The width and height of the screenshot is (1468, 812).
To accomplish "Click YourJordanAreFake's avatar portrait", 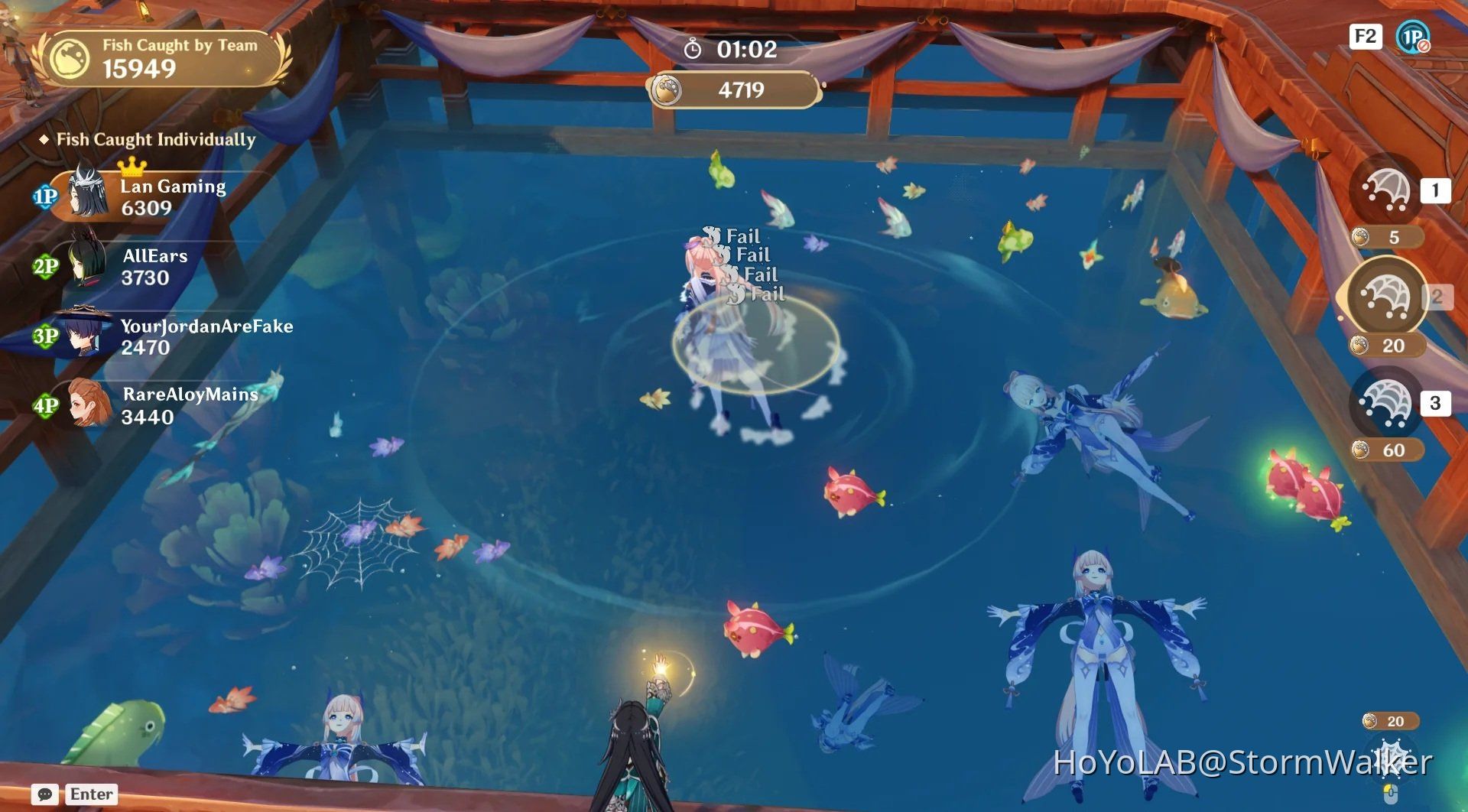I will pyautogui.click(x=84, y=332).
